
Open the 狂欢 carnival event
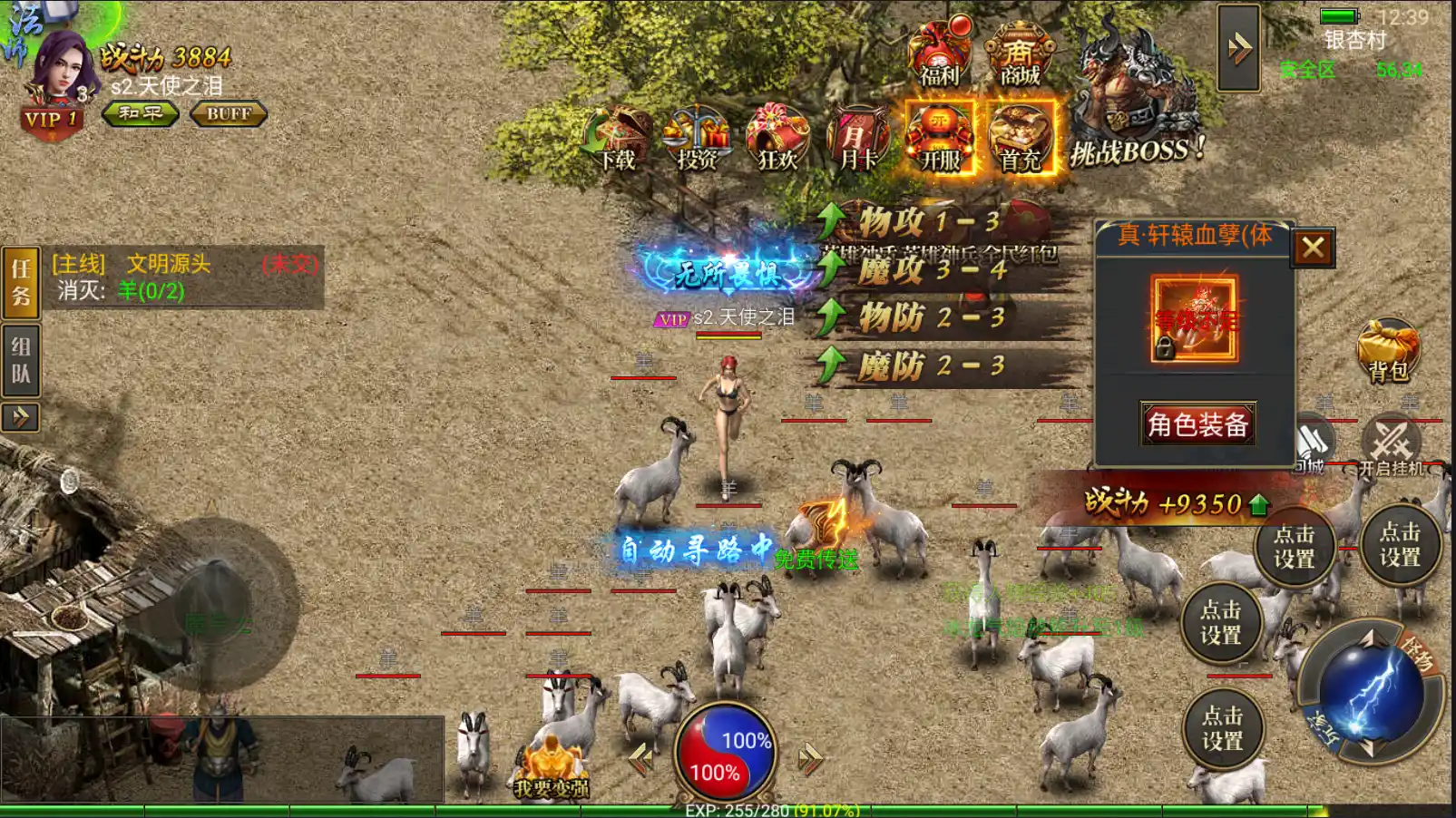click(777, 140)
